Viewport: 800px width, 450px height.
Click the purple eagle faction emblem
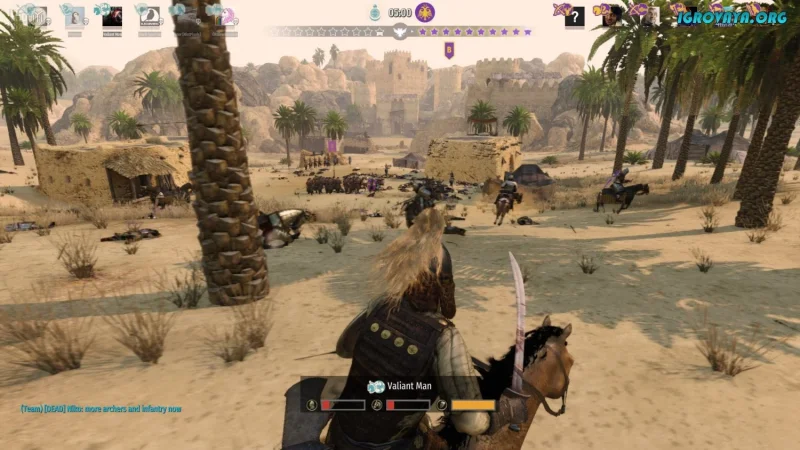(x=425, y=13)
